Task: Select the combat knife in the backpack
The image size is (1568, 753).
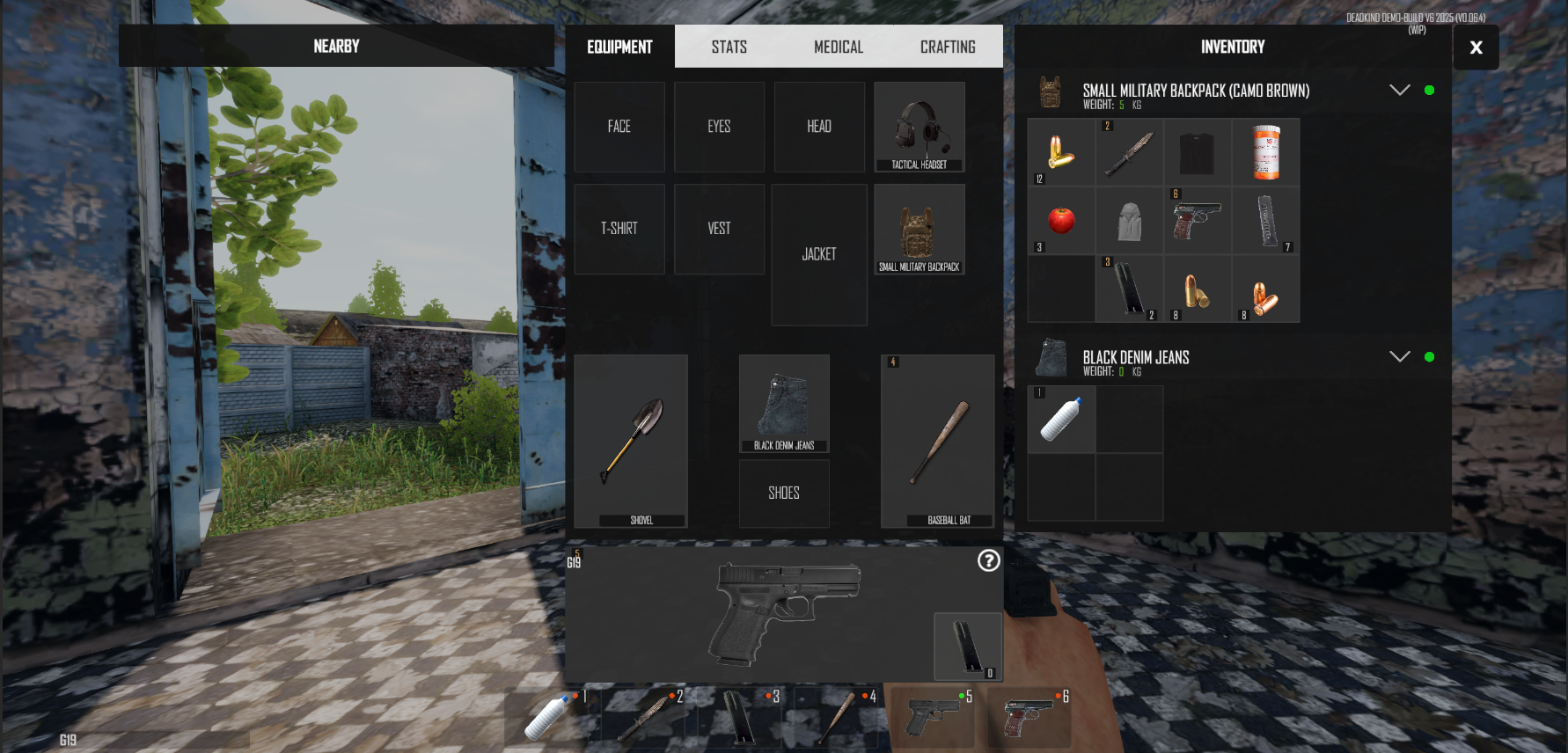Action: (1129, 152)
